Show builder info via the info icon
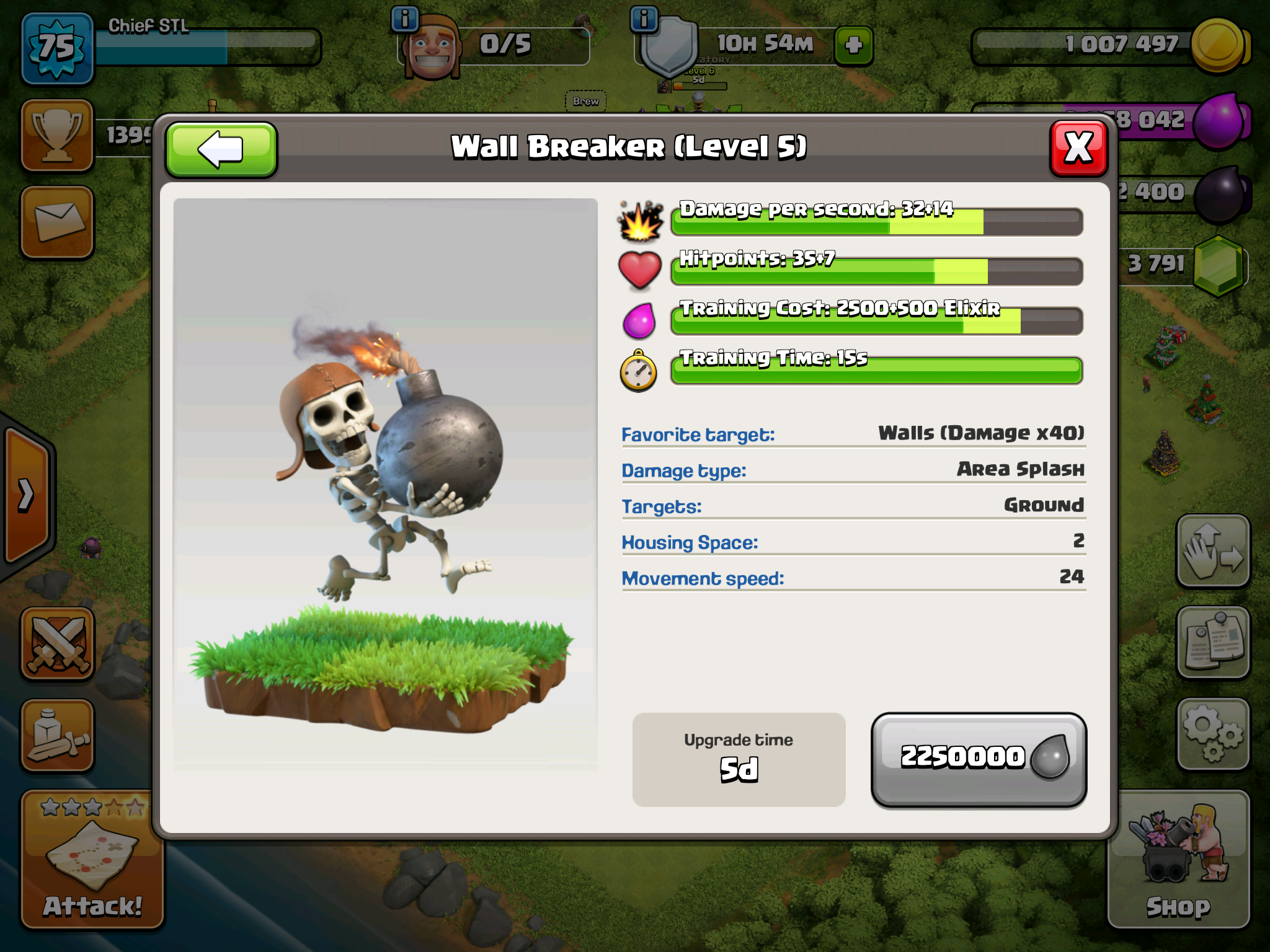This screenshot has height=952, width=1270. (x=405, y=19)
